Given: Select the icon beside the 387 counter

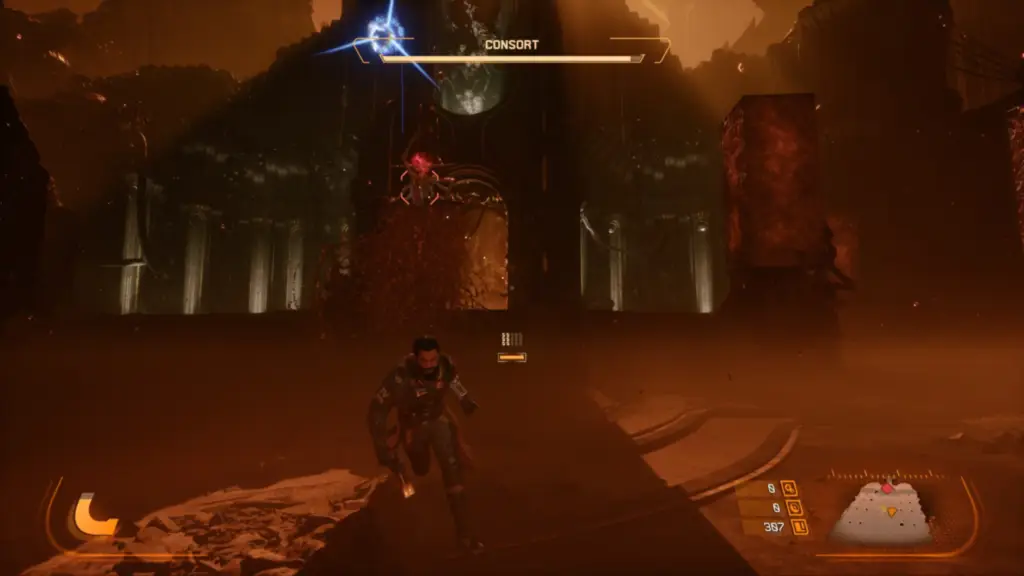Looking at the screenshot, I should coord(800,526).
